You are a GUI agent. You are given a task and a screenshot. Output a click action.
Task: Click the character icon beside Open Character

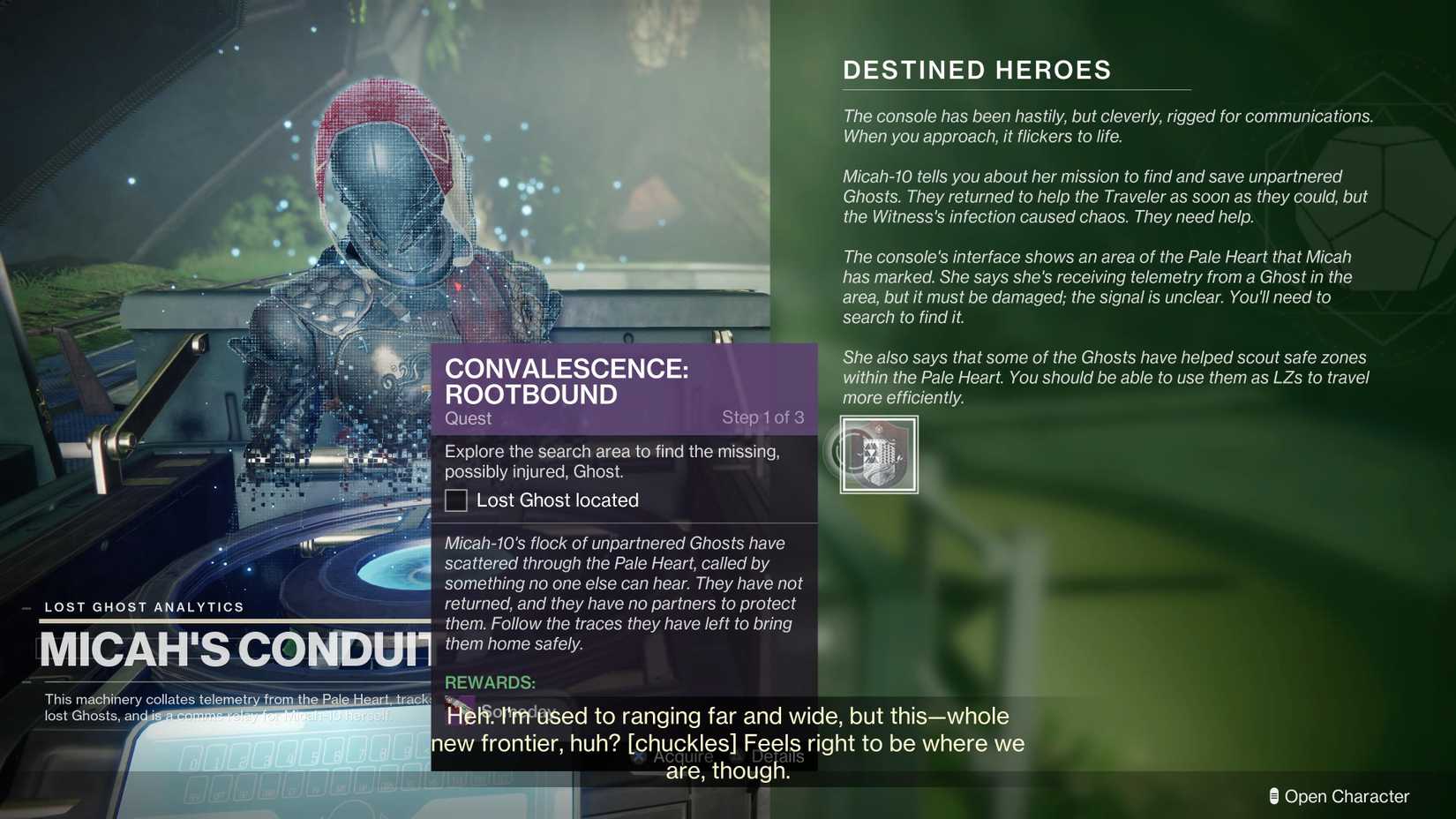point(1273,797)
